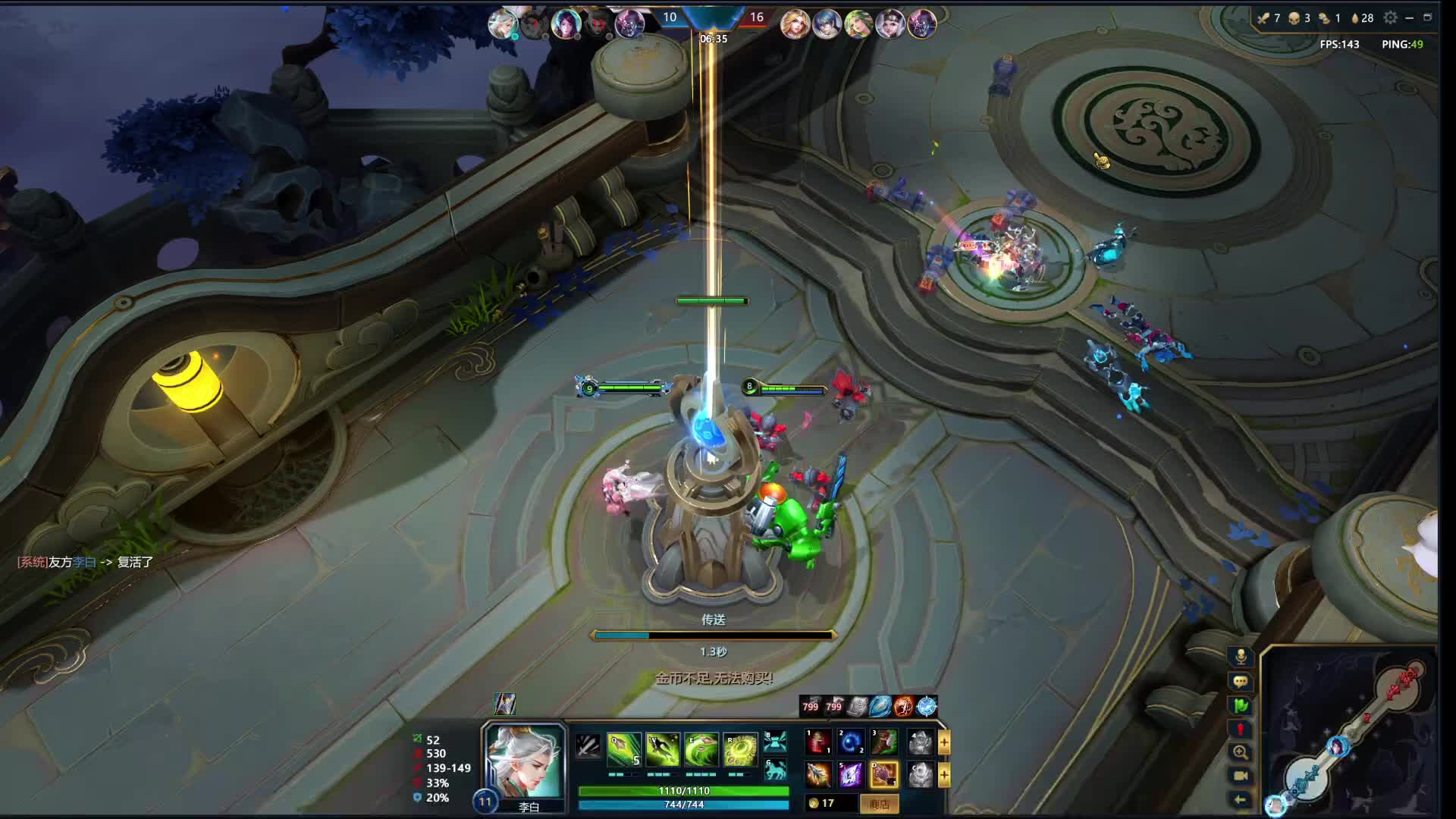The width and height of the screenshot is (1456, 819).
Task: Zoom the minimap with the magnifier button
Action: 1241,752
